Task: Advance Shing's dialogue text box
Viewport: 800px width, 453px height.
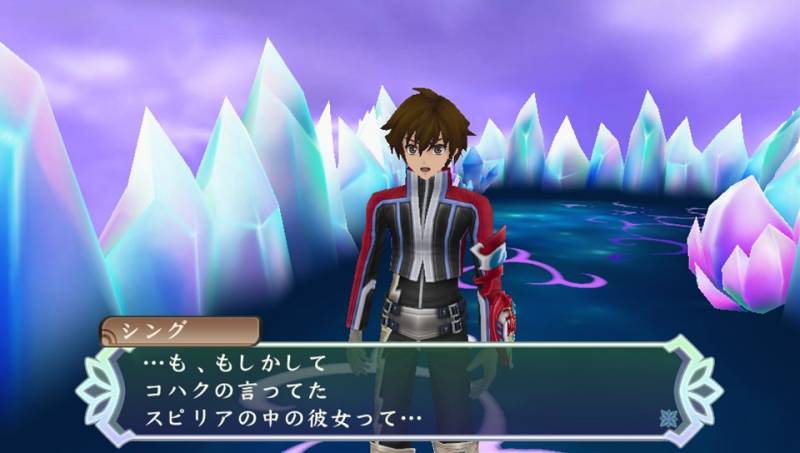Action: (400, 390)
